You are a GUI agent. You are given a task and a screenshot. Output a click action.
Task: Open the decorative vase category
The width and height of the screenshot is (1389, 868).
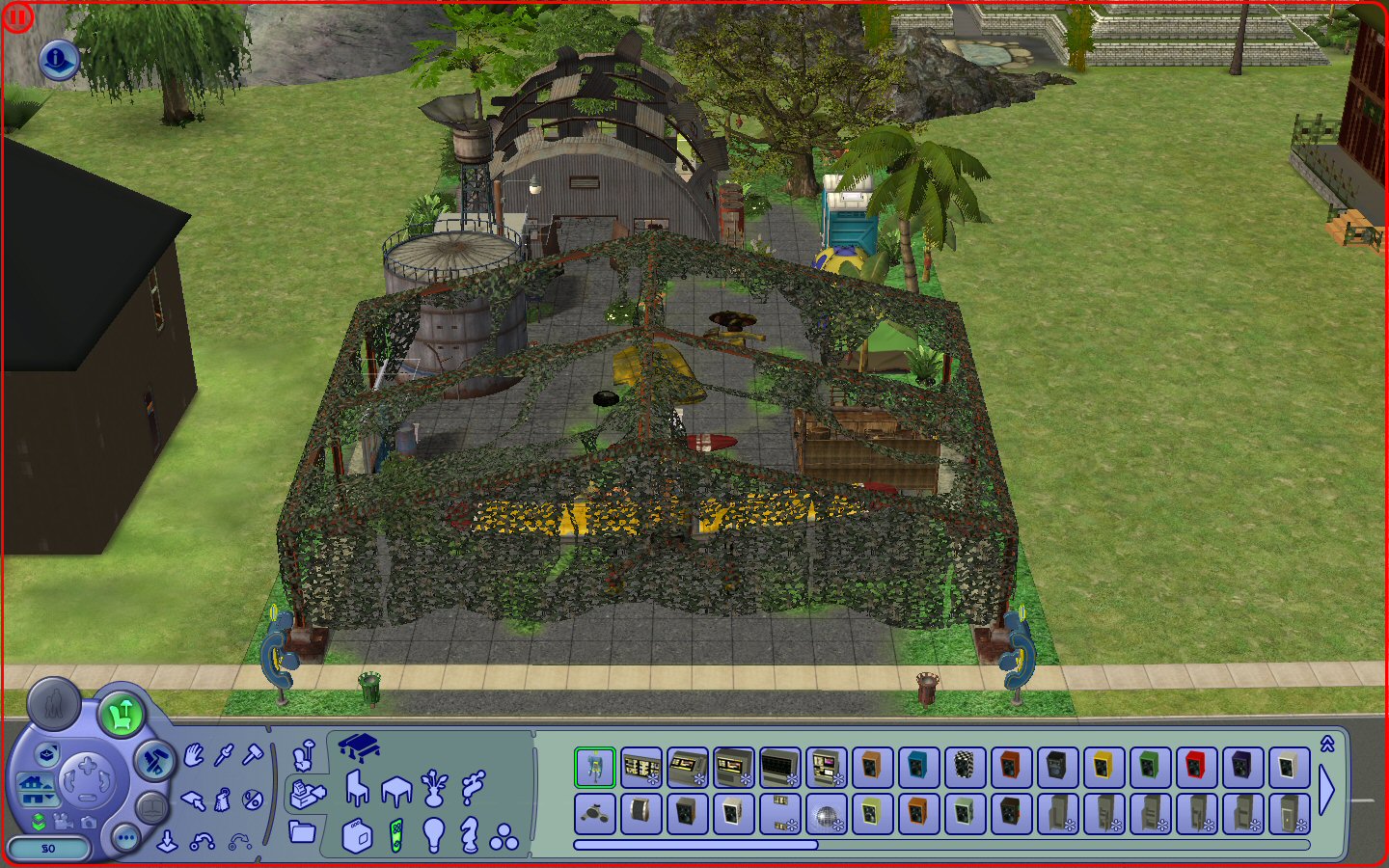(x=435, y=789)
